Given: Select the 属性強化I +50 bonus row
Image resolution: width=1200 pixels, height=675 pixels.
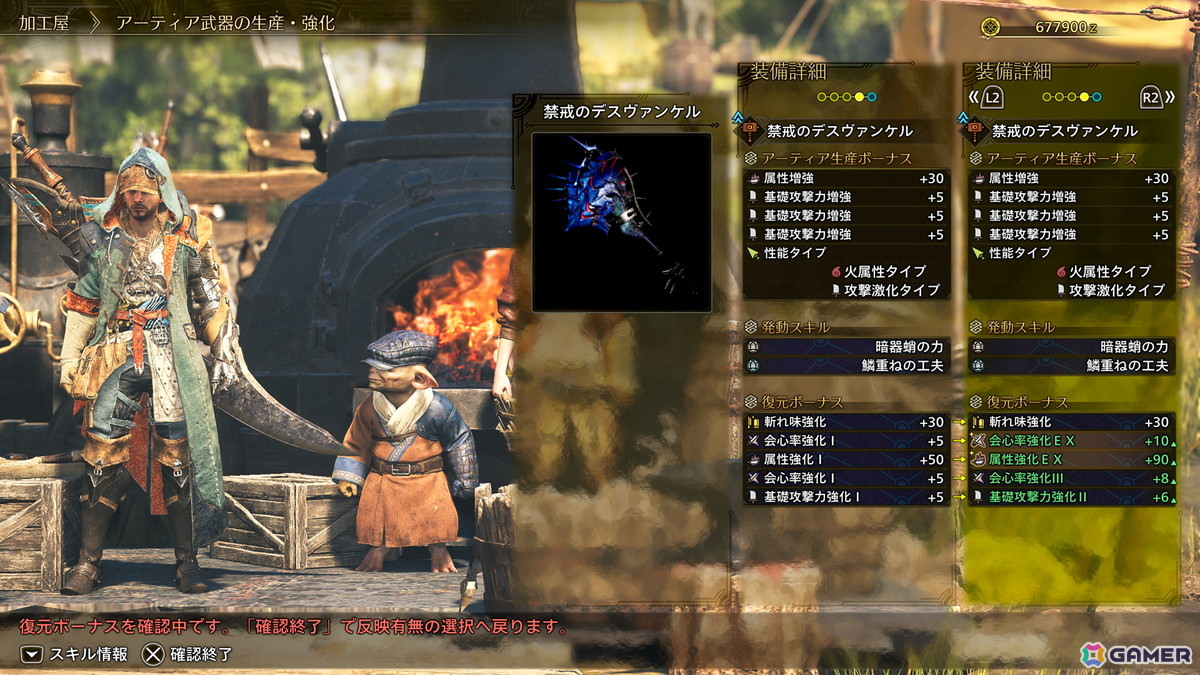Looking at the screenshot, I should pyautogui.click(x=845, y=460).
